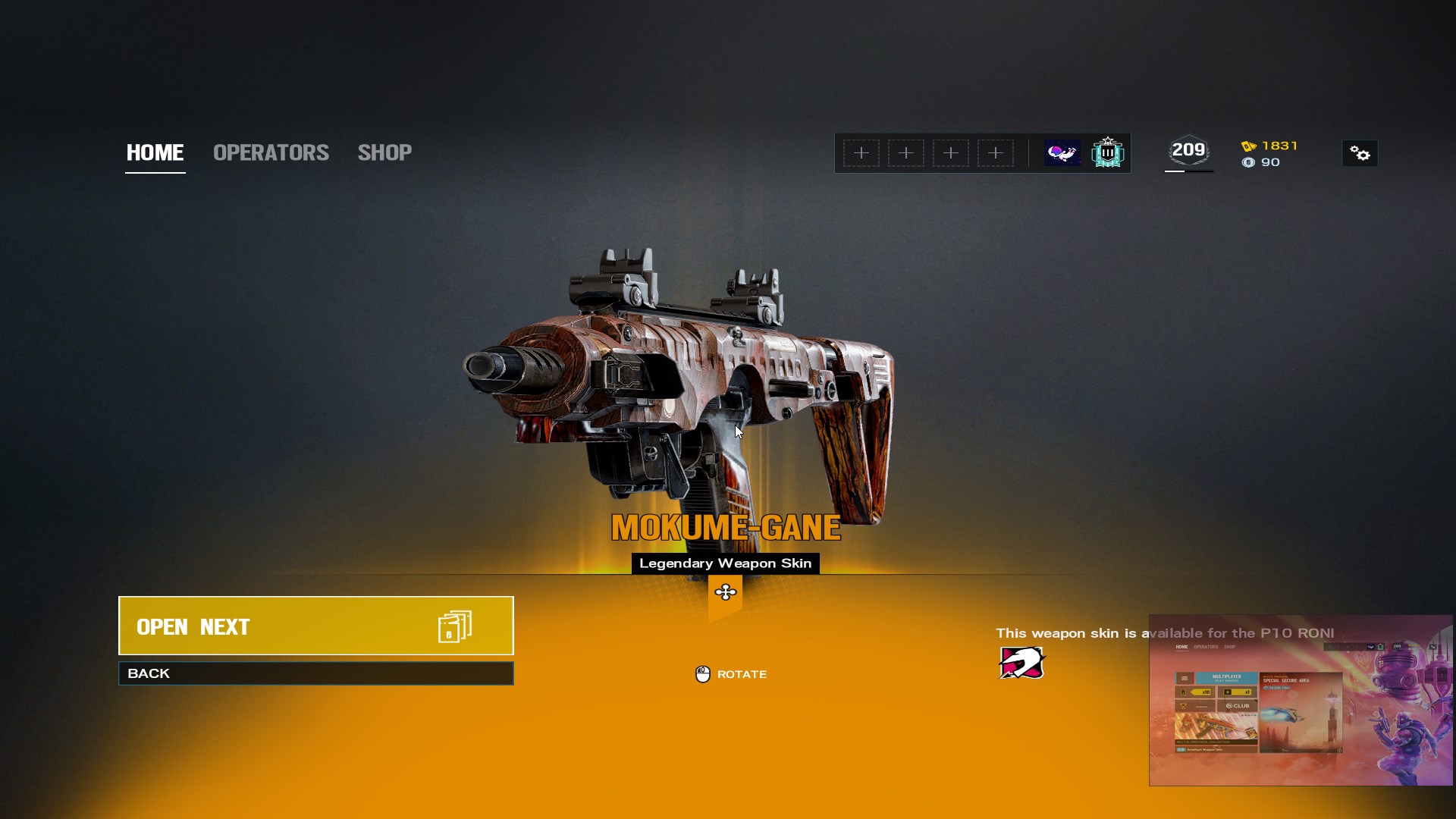Click the Aruni operator icon

click(1021, 663)
